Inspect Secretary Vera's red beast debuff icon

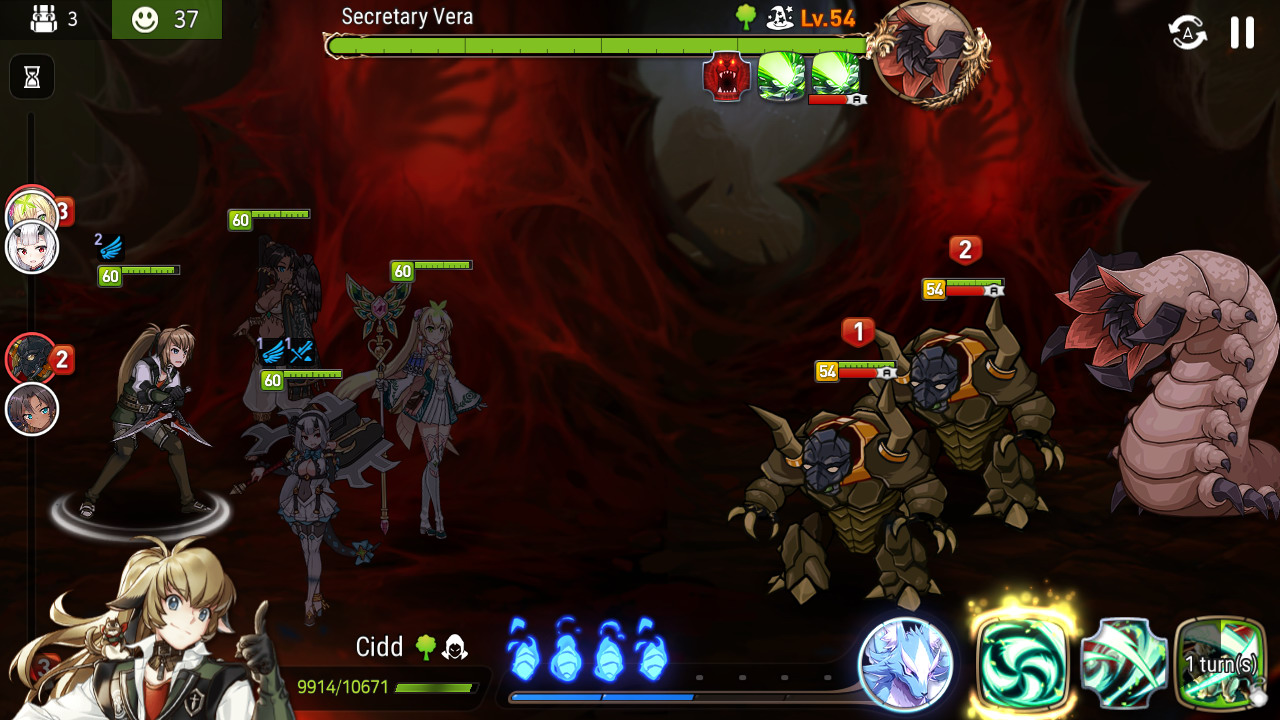point(727,77)
